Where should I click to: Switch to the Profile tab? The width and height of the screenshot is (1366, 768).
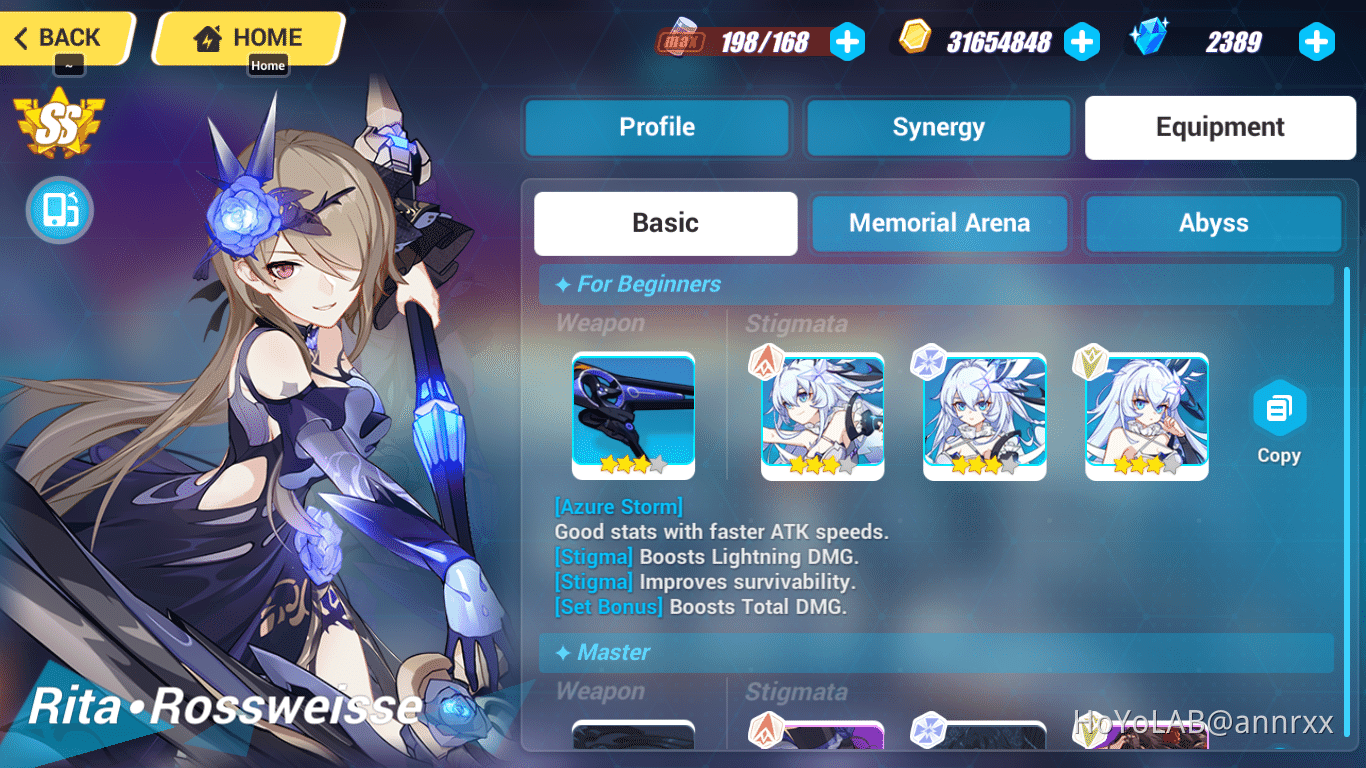pyautogui.click(x=656, y=127)
